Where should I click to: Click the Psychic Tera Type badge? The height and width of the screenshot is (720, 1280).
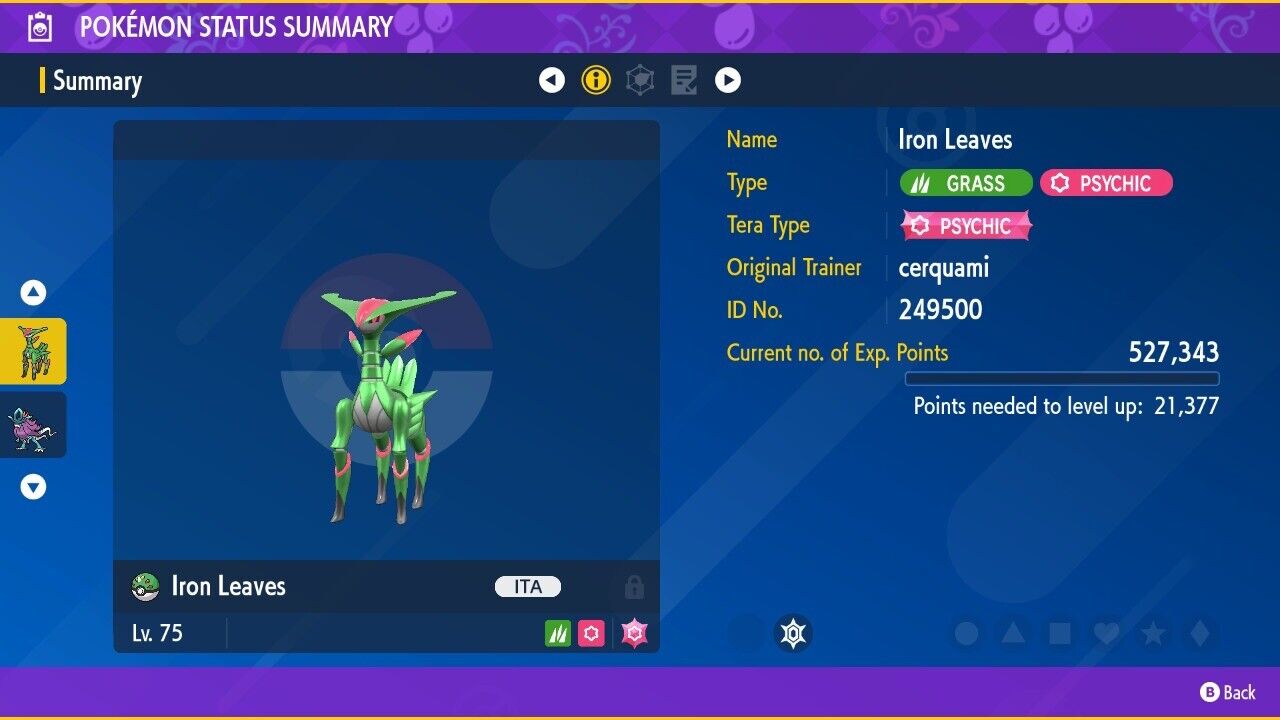pos(966,226)
